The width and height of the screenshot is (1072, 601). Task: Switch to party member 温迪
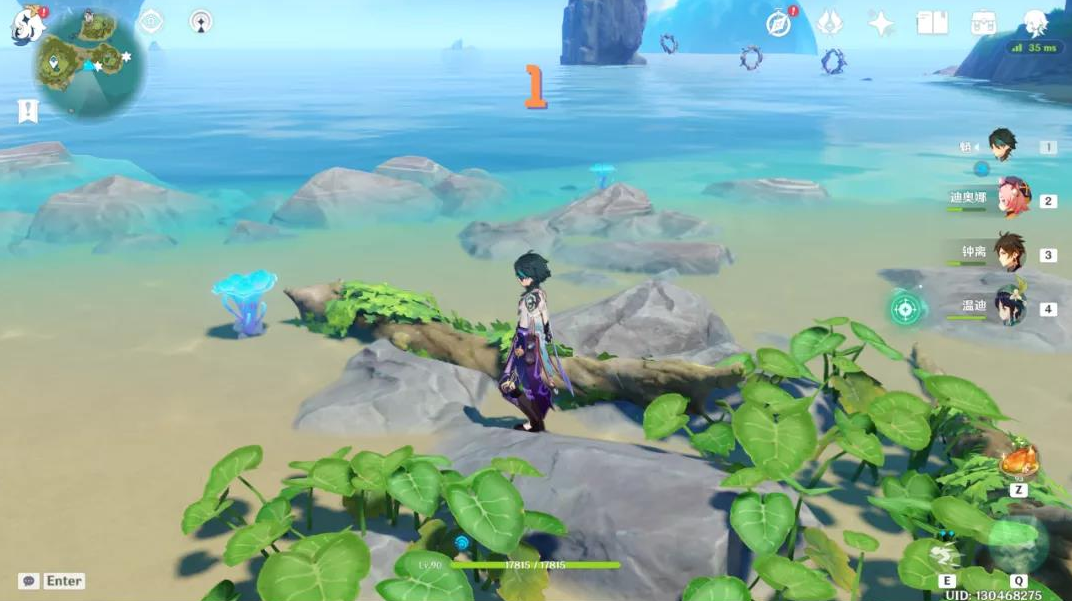[x=1010, y=305]
